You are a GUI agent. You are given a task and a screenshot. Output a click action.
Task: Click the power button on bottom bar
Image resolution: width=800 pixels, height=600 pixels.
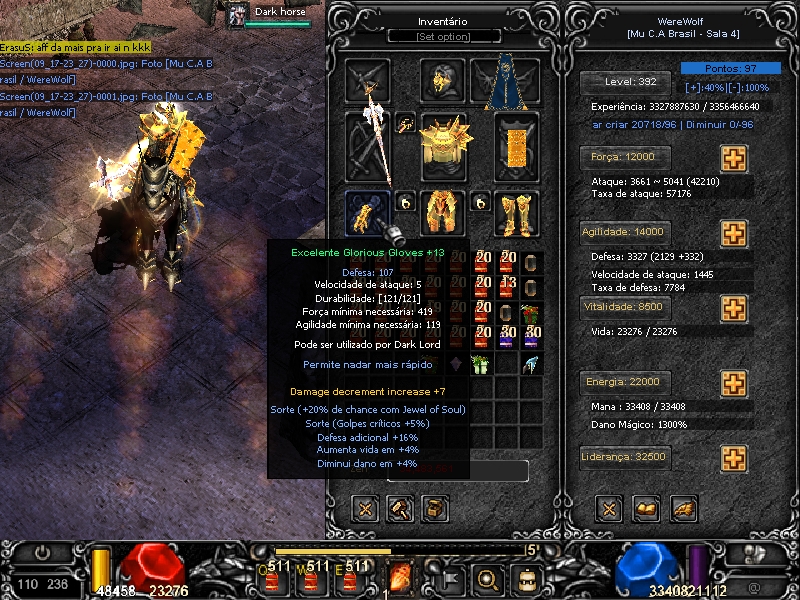coord(43,551)
